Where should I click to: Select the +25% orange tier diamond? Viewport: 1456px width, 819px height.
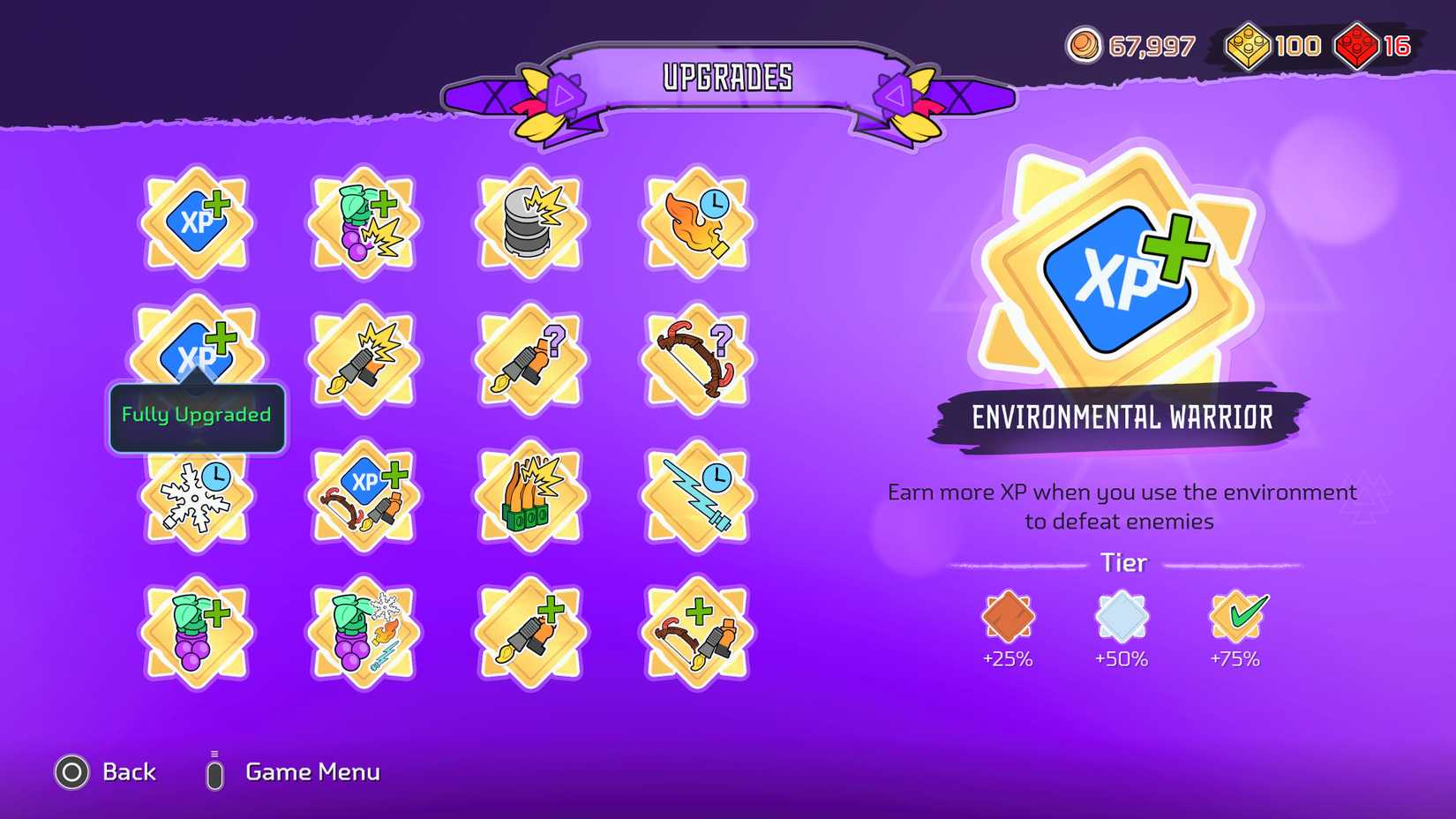1008,618
